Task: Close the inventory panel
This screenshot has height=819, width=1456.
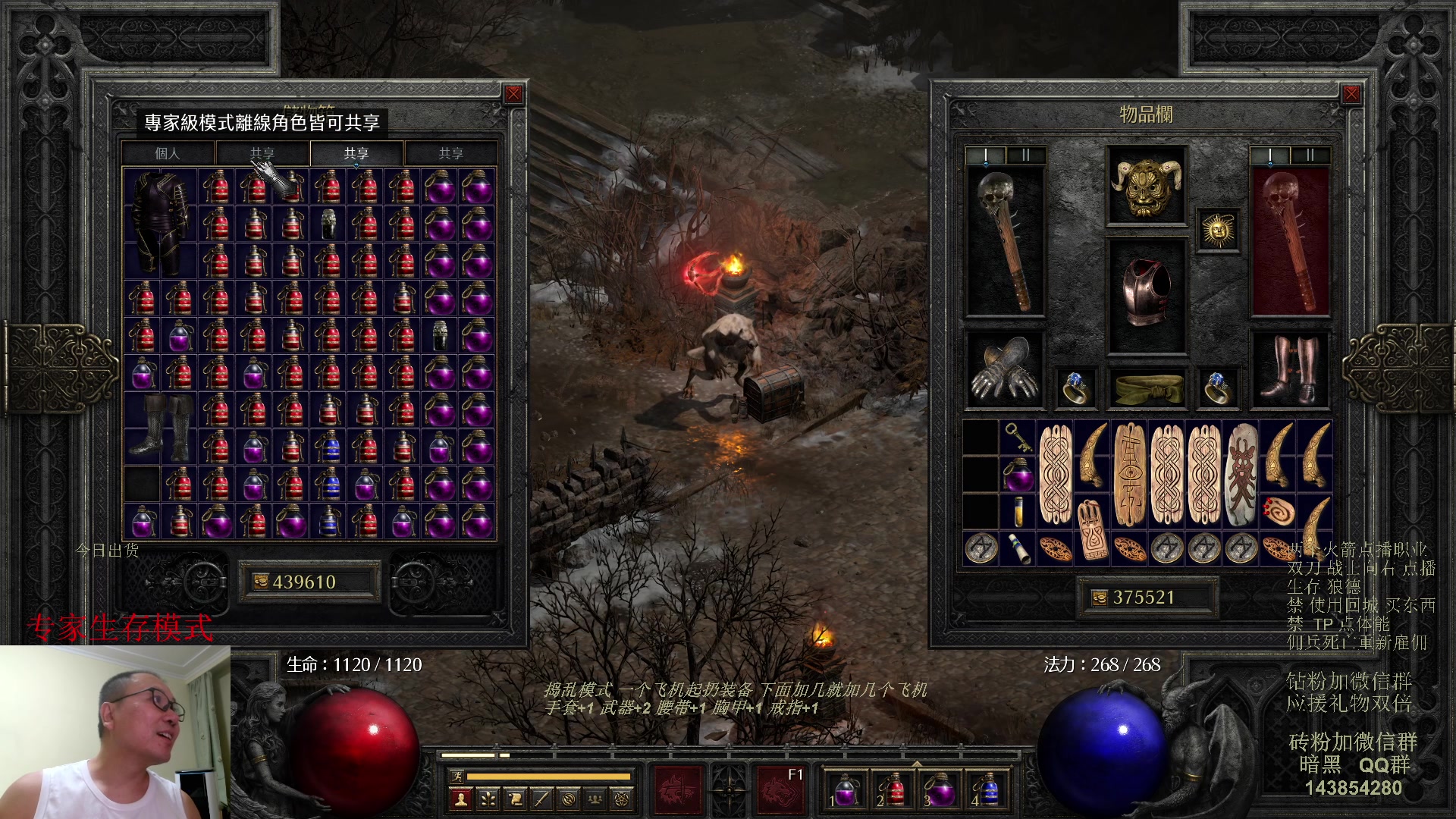Action: pyautogui.click(x=1351, y=94)
